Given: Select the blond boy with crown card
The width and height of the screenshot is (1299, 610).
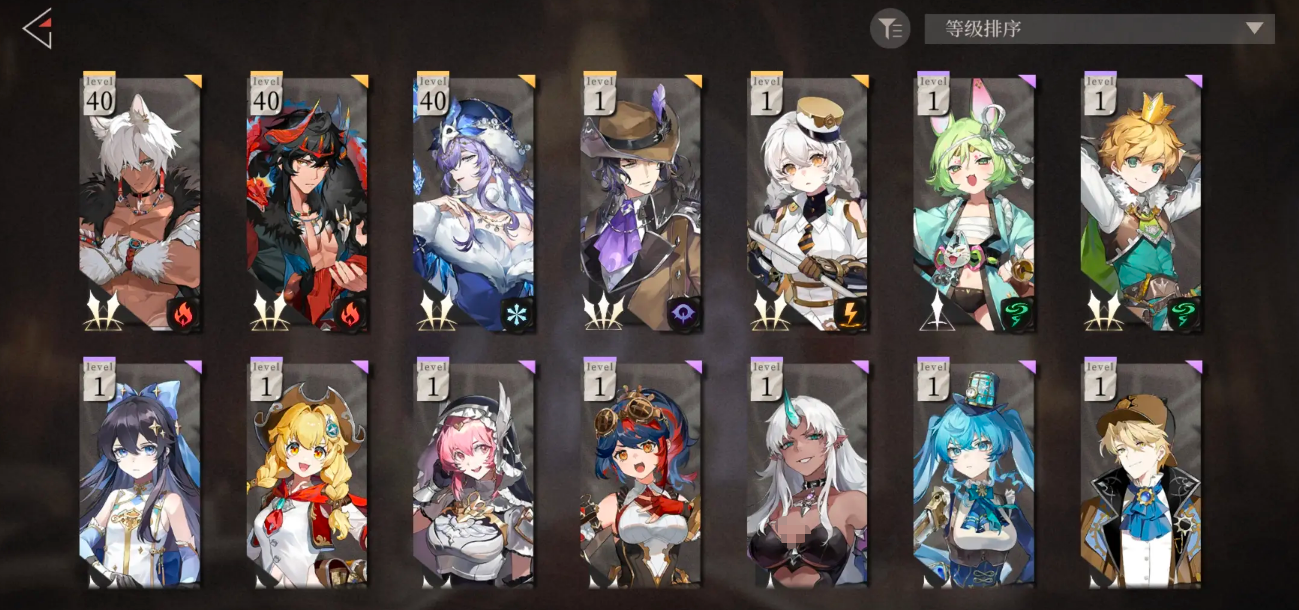Looking at the screenshot, I should tap(1142, 203).
